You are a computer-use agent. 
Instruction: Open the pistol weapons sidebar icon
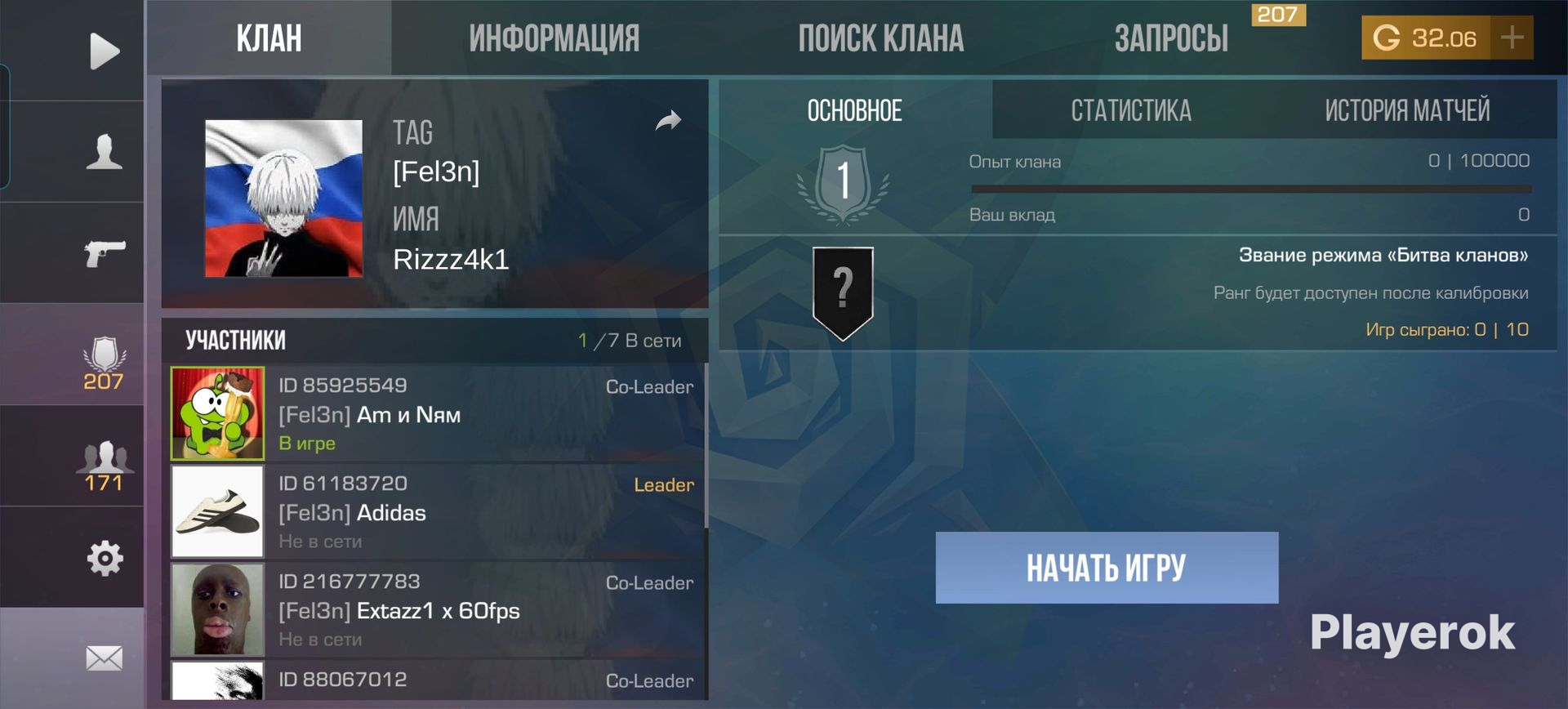pyautogui.click(x=104, y=253)
